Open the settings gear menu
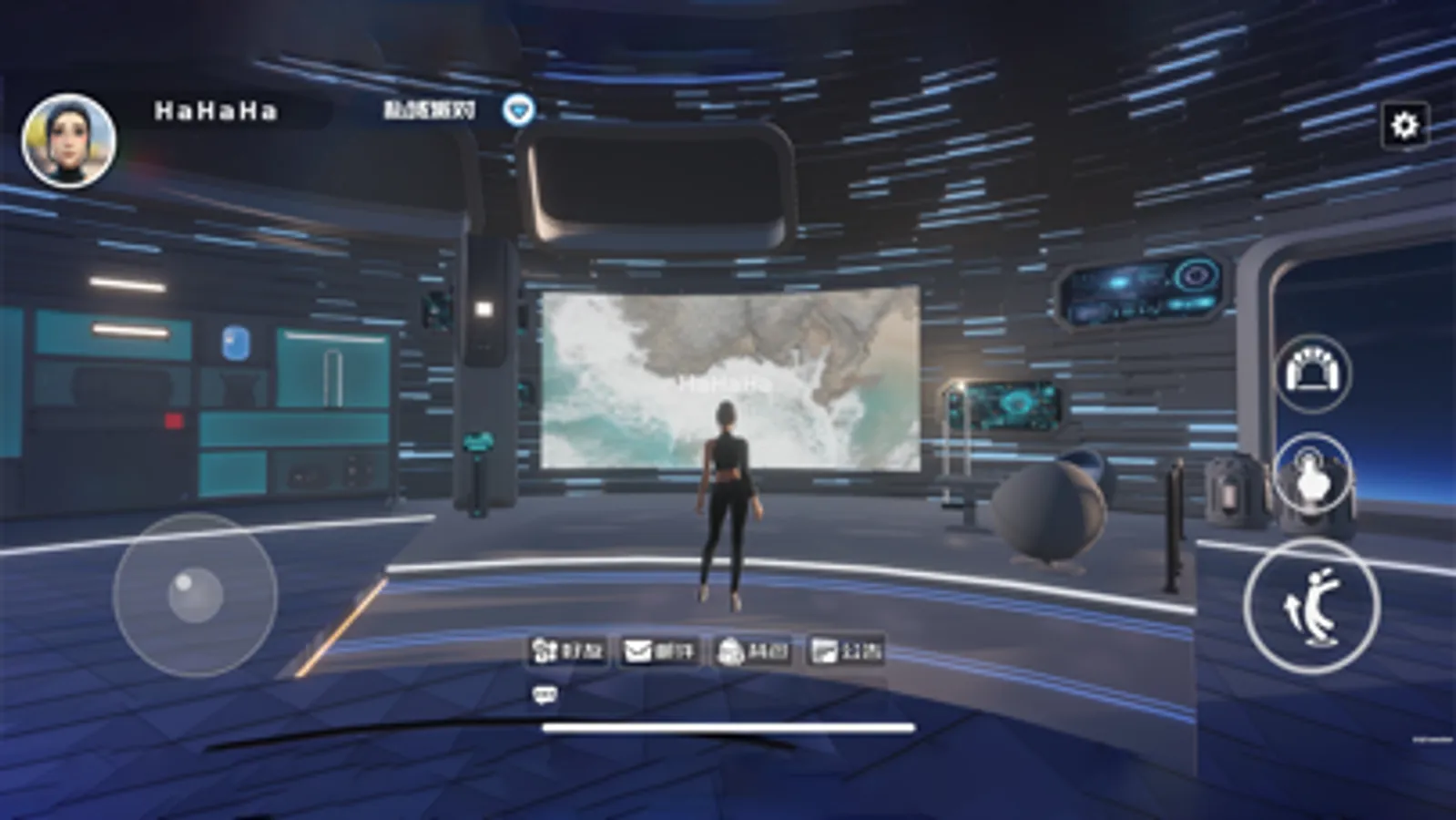Image resolution: width=1456 pixels, height=820 pixels. 1404,127
